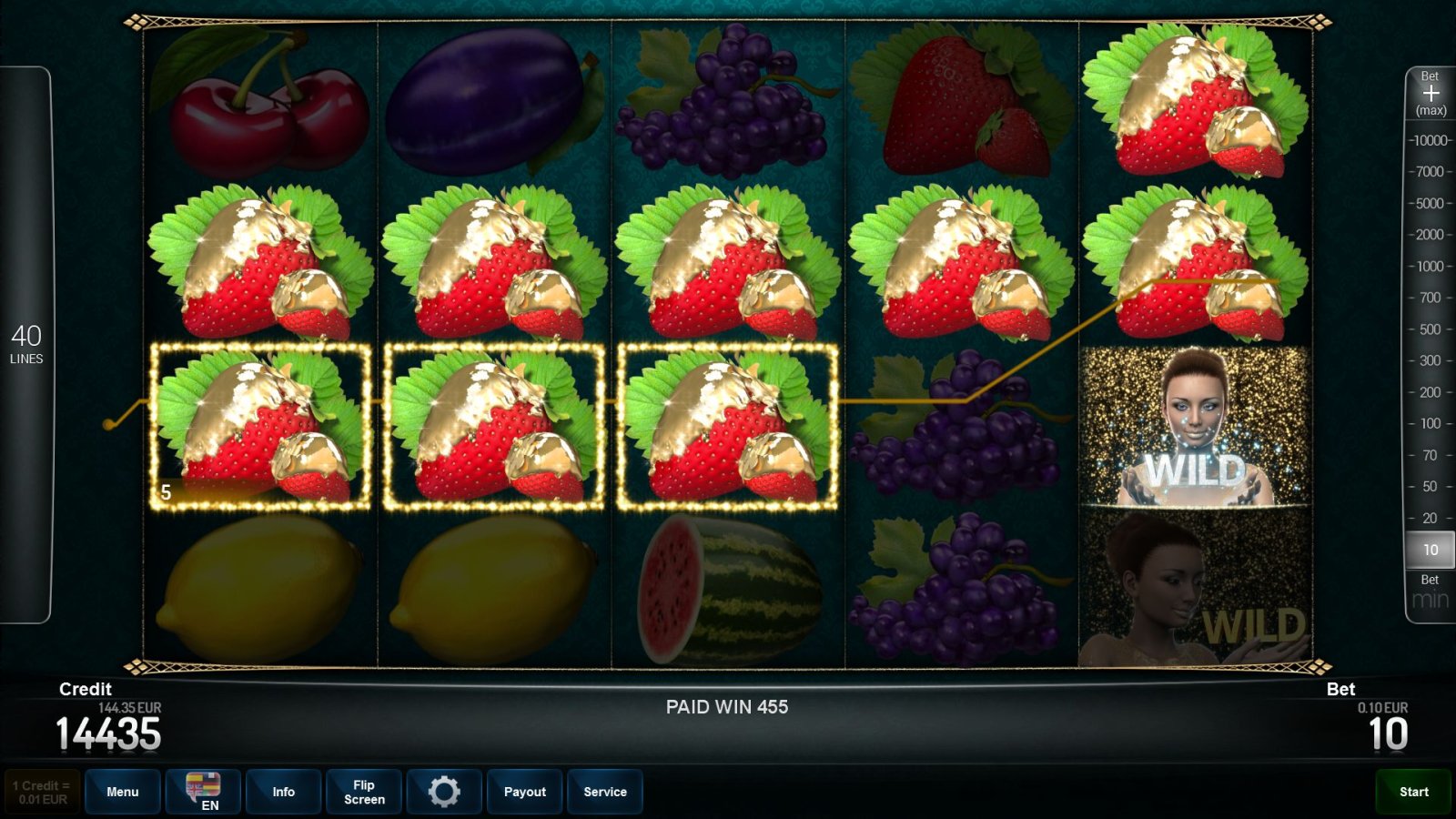Slide bet selection to 200
This screenshot has height=819, width=1456.
(1433, 393)
